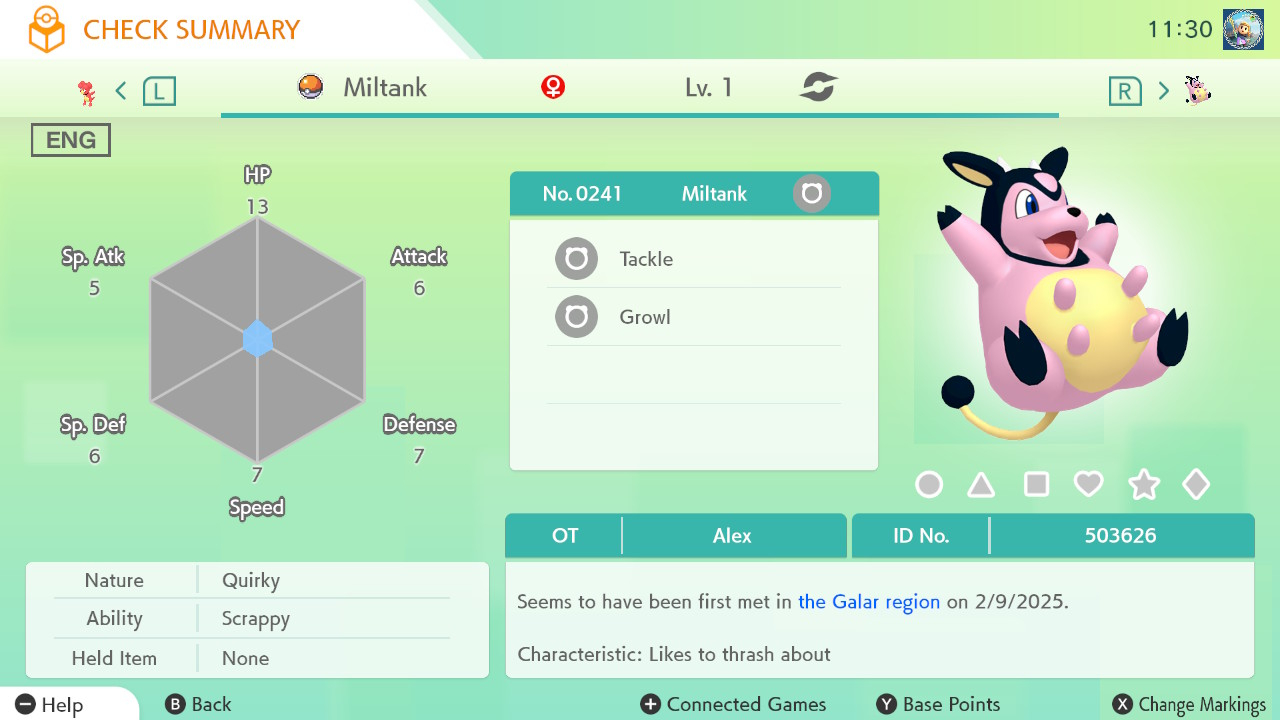Toggle the triangle marking
1280x720 pixels.
tap(981, 485)
